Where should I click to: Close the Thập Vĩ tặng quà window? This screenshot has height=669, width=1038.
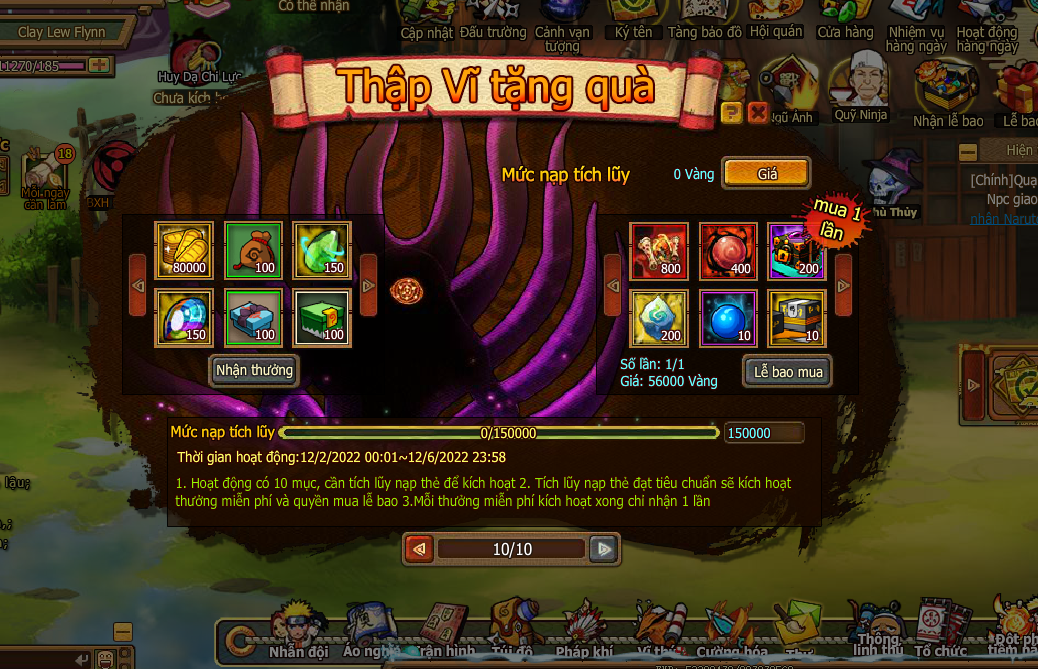pos(758,112)
